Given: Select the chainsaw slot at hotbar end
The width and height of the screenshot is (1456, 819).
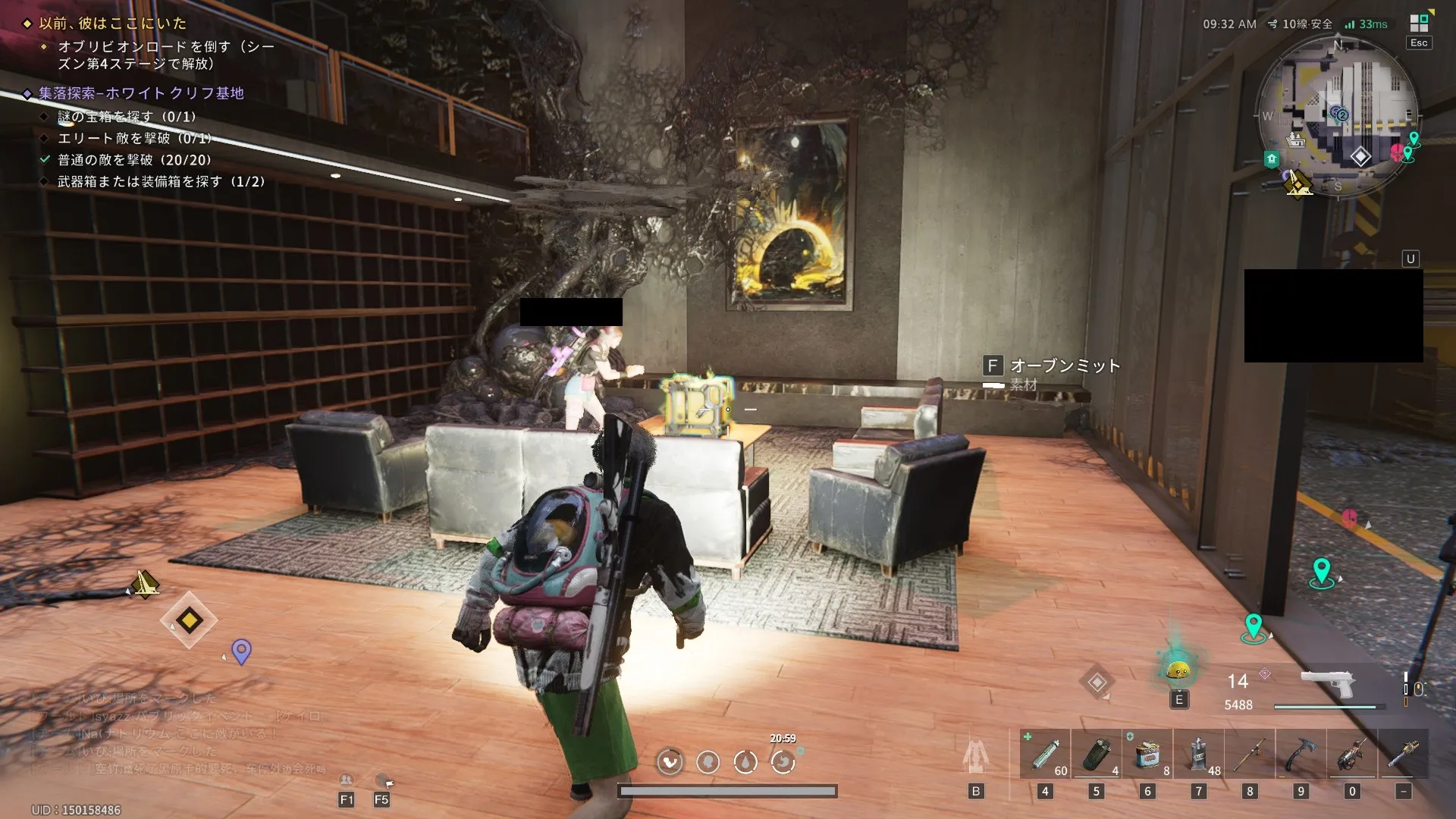Looking at the screenshot, I should click(1404, 754).
